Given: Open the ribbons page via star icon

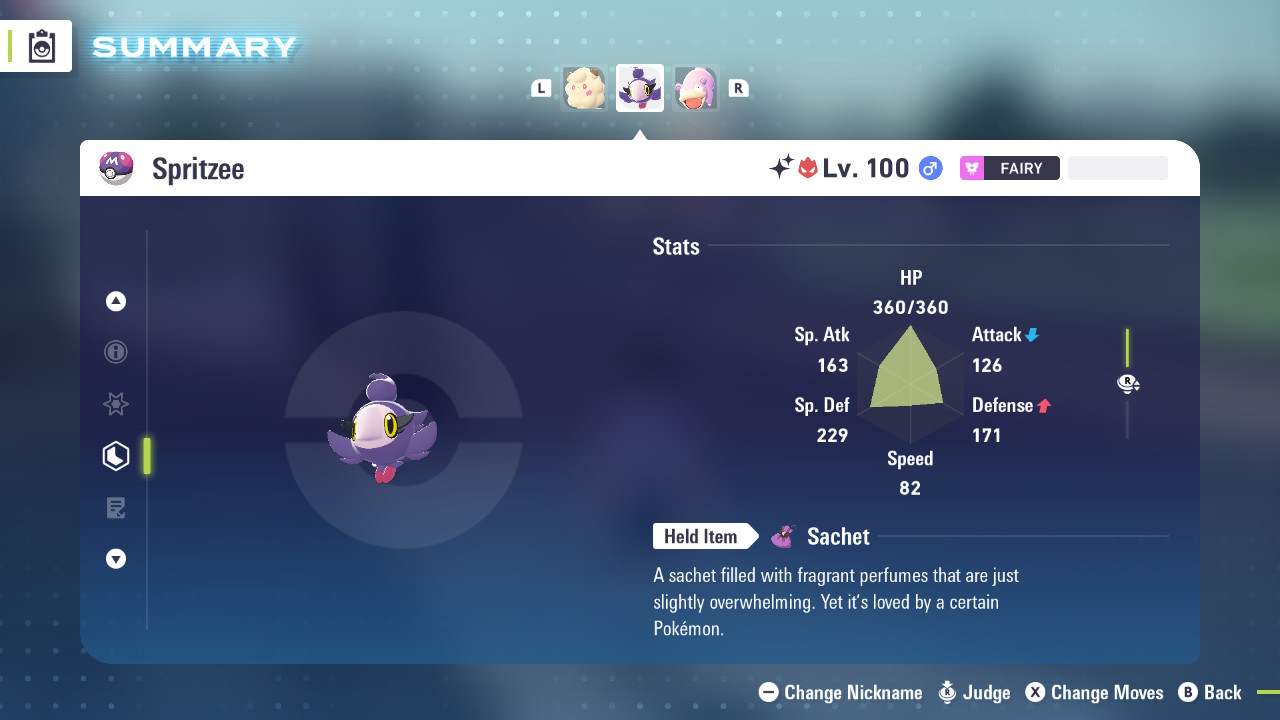Looking at the screenshot, I should coord(115,404).
